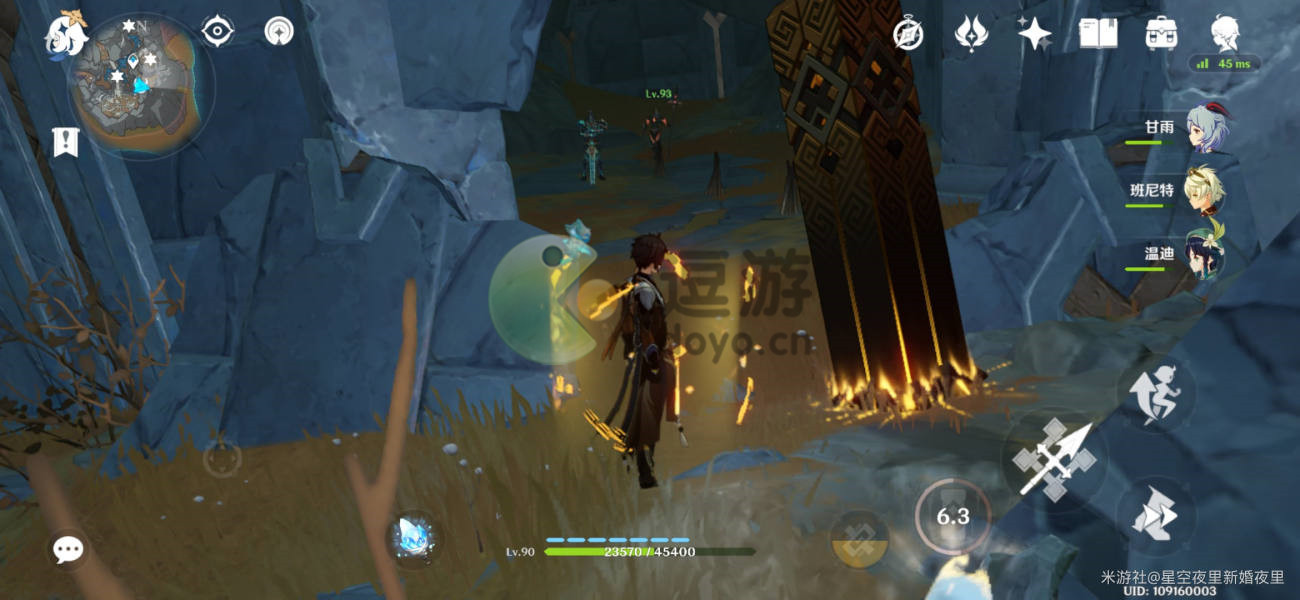Viewport: 1300px width, 600px height.
Task: Switch to party member 甘雨
Action: [1207, 130]
